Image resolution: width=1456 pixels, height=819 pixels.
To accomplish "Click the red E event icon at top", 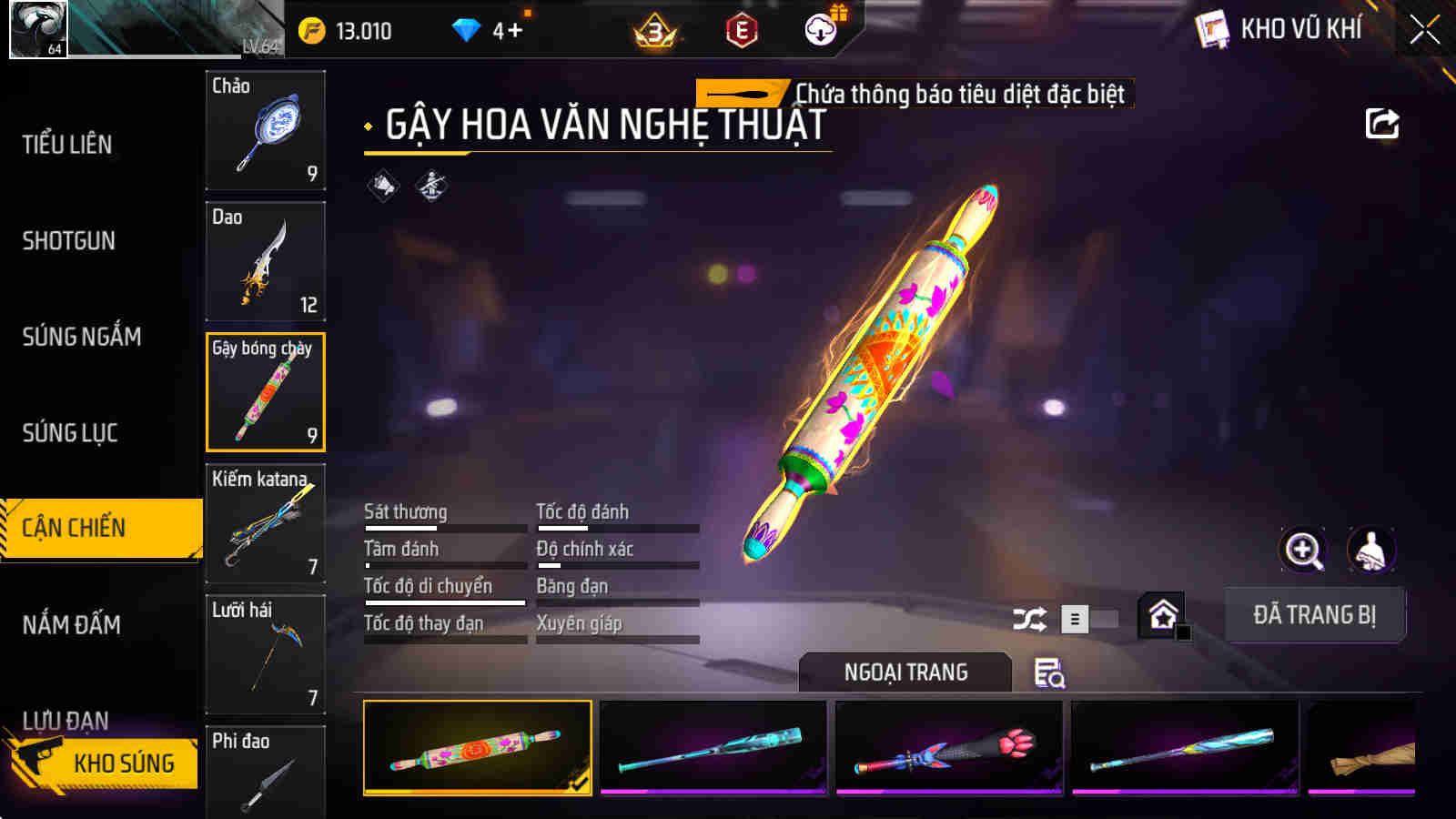I will (739, 30).
